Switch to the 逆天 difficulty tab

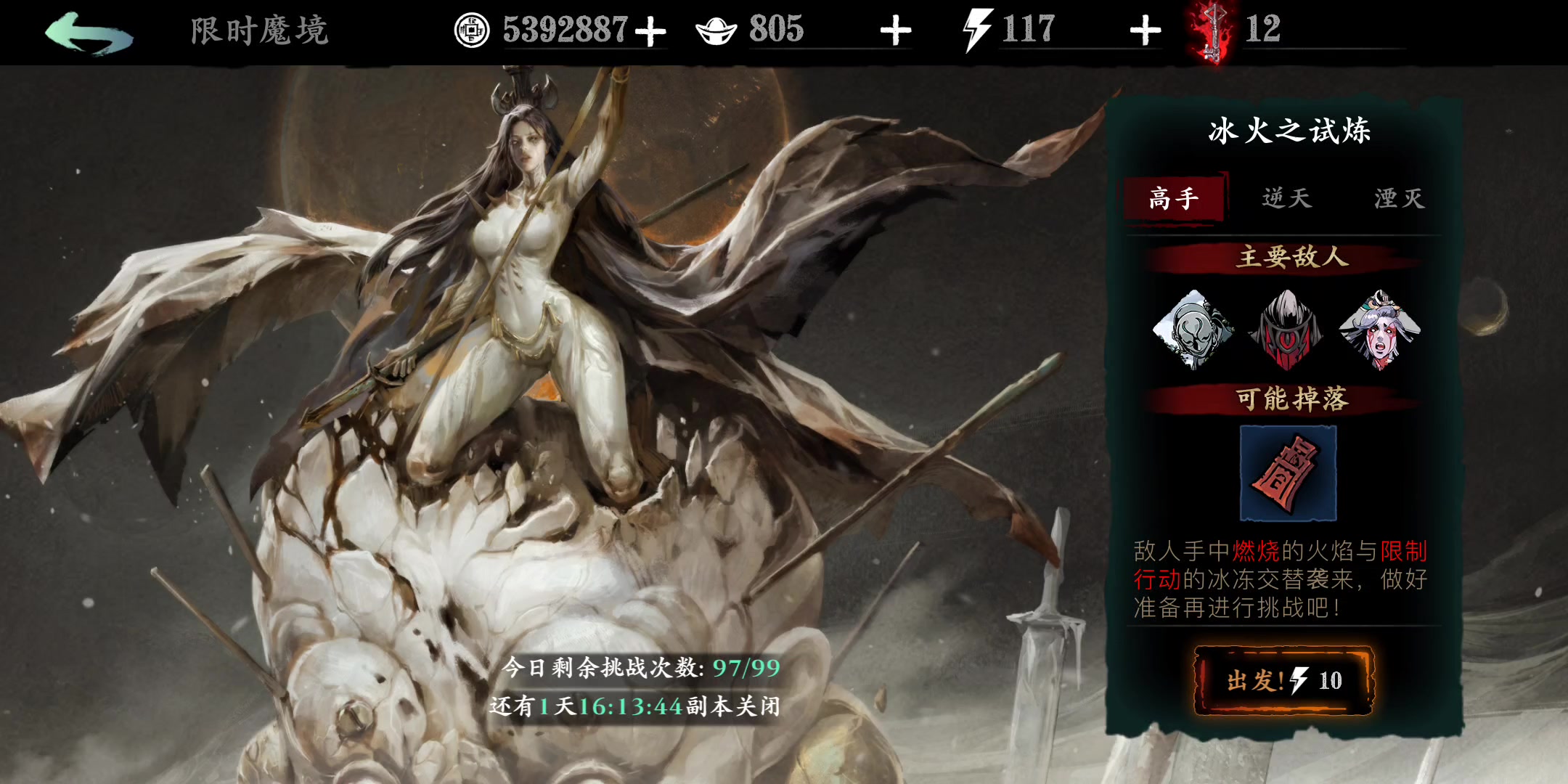[1286, 198]
